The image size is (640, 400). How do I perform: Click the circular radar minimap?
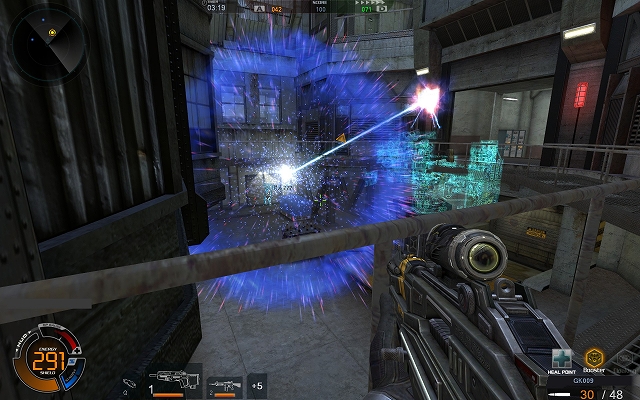(51, 42)
